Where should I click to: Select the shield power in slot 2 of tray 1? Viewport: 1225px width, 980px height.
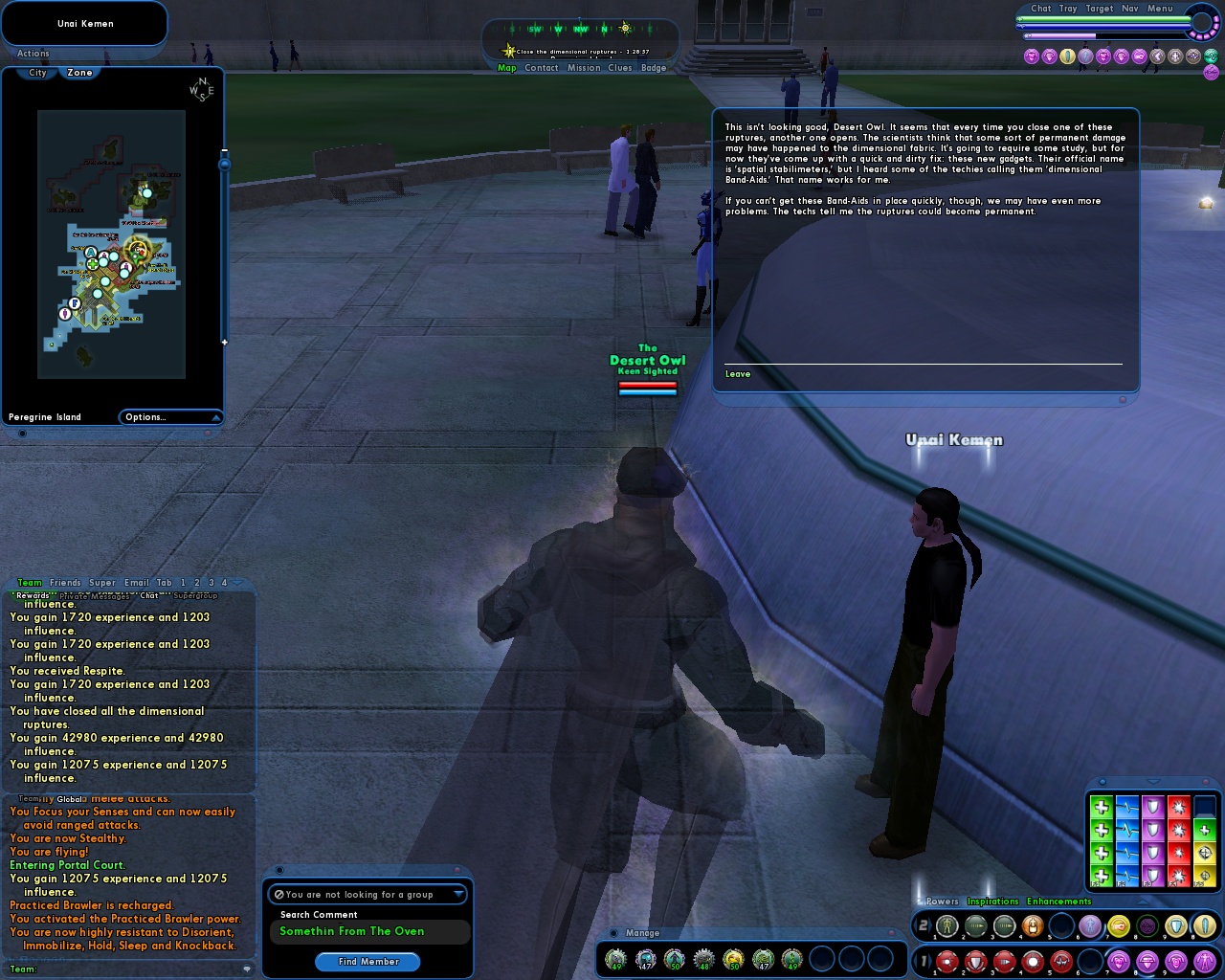975,960
